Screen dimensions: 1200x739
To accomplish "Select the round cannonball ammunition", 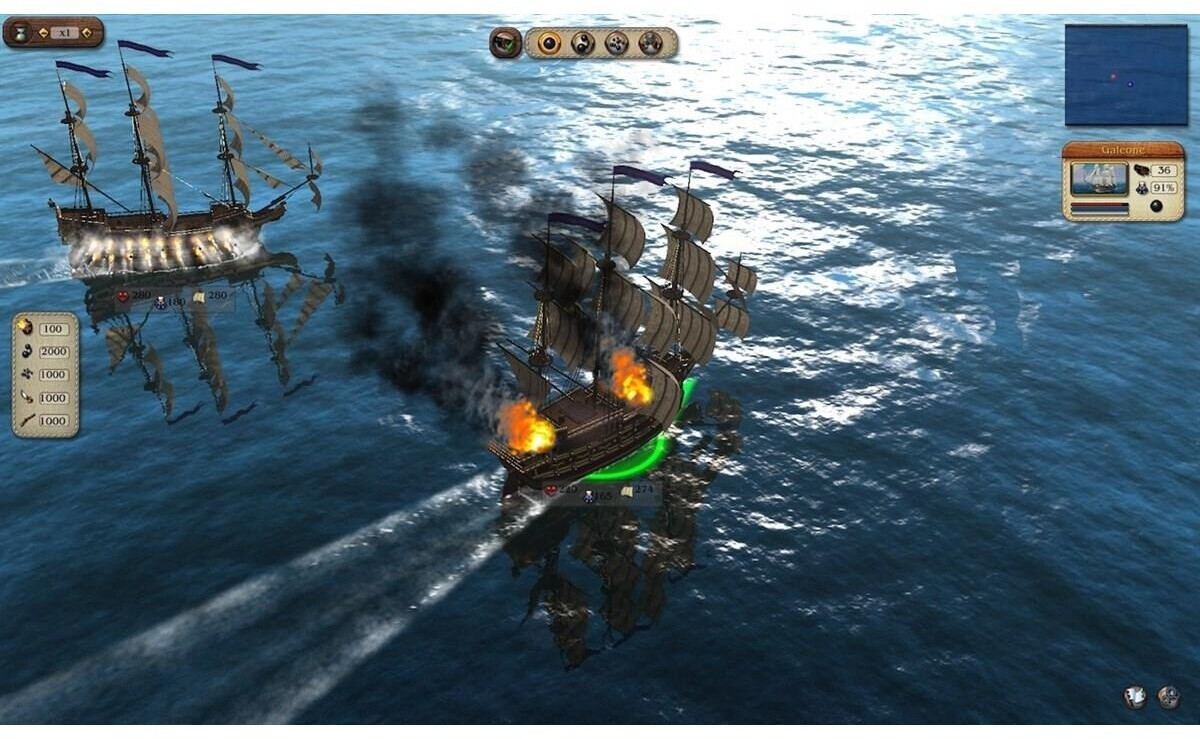I will [548, 43].
